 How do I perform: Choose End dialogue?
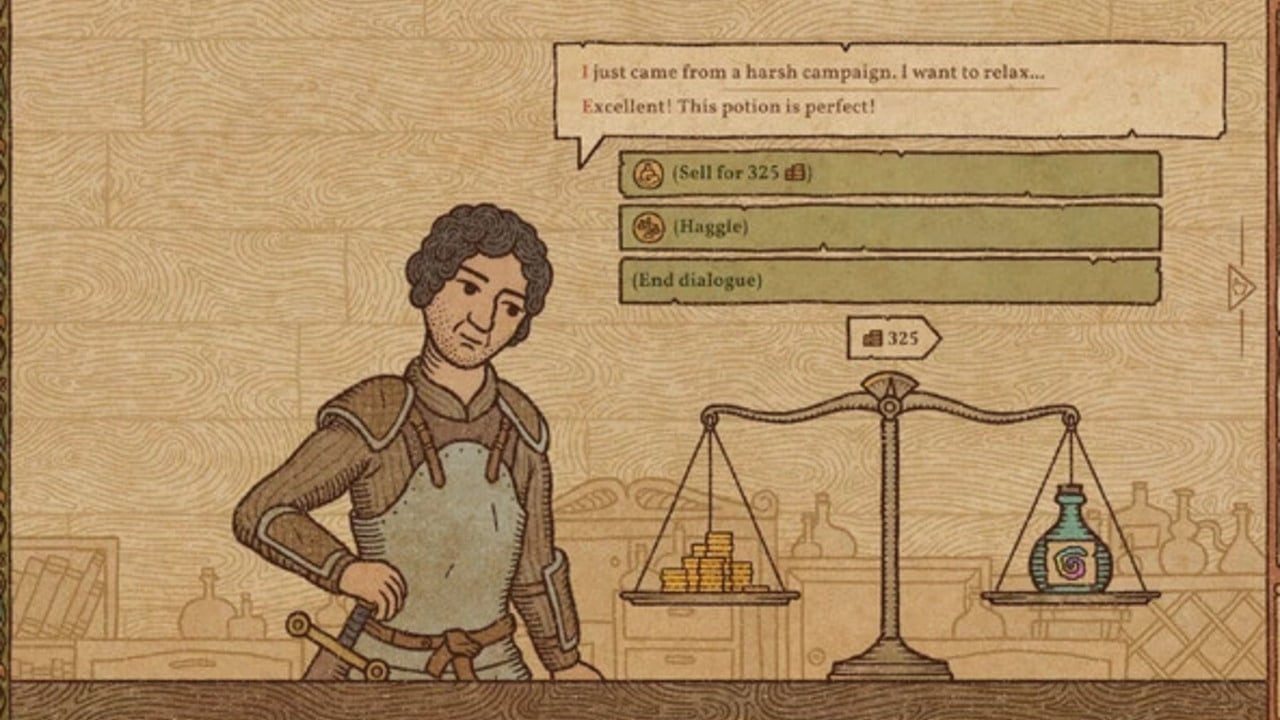coord(889,281)
